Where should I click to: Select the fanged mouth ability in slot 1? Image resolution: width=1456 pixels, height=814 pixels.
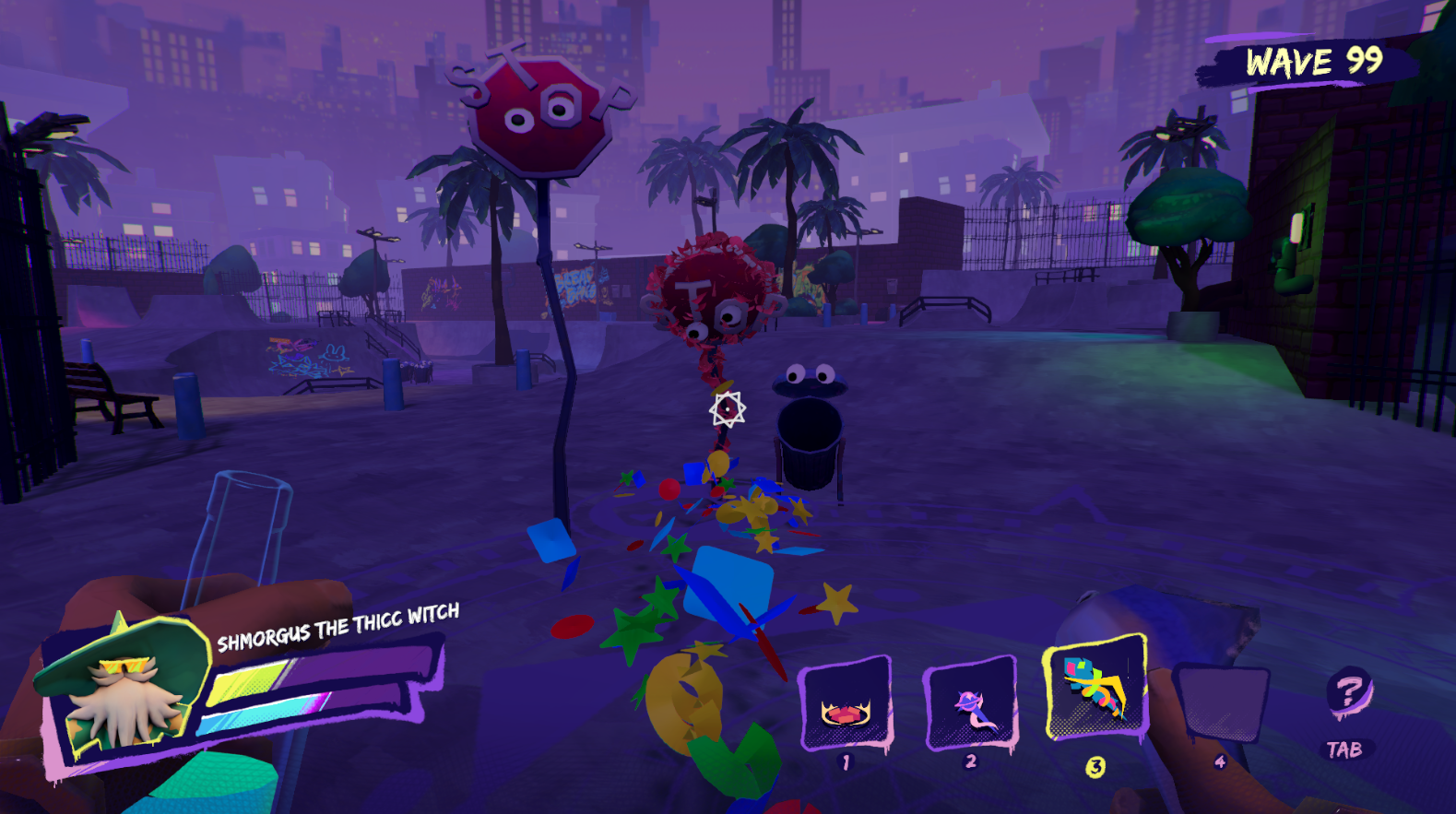pos(846,704)
